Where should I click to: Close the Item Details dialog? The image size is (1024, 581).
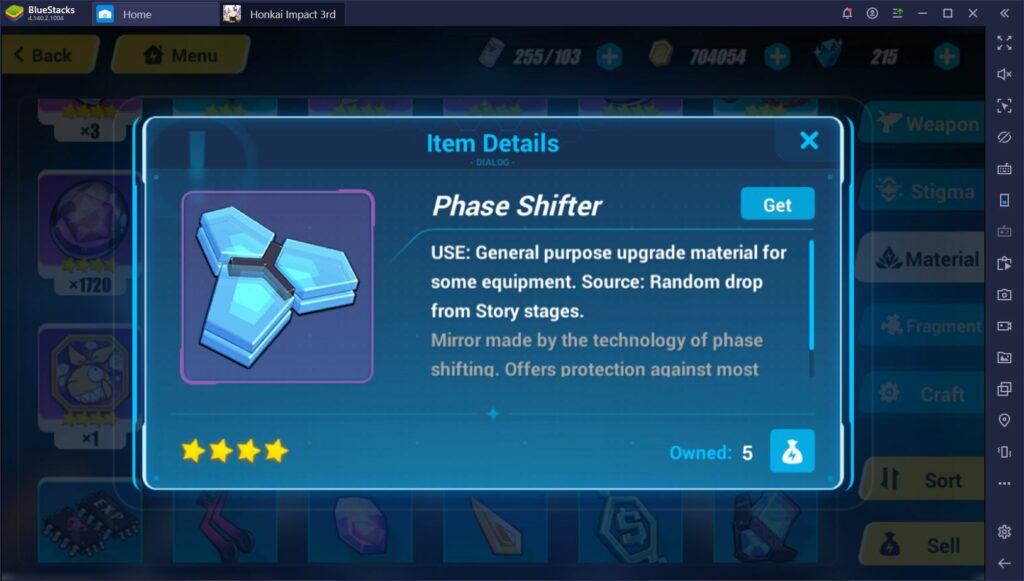pyautogui.click(x=809, y=141)
